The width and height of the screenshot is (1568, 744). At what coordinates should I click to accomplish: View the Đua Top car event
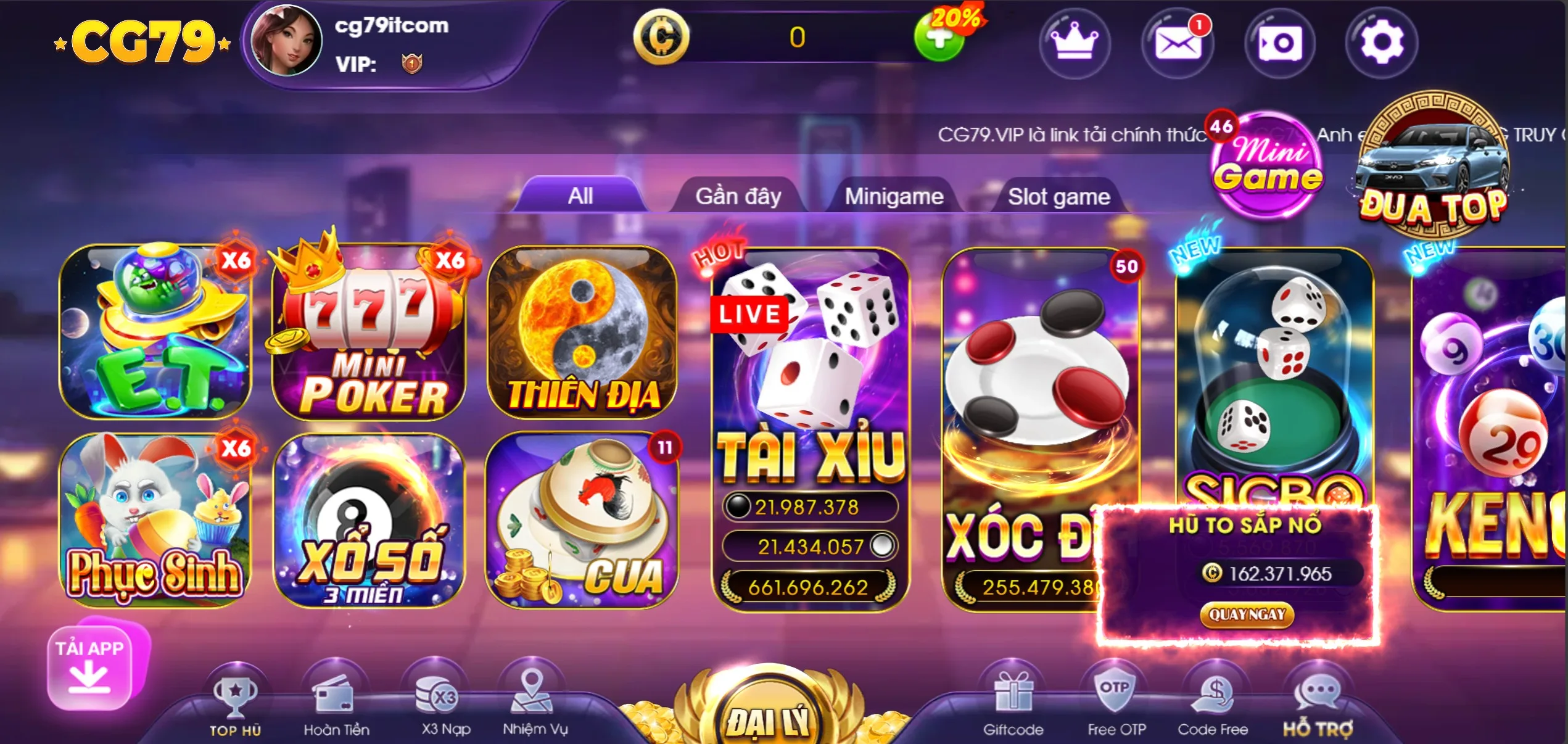click(x=1431, y=167)
